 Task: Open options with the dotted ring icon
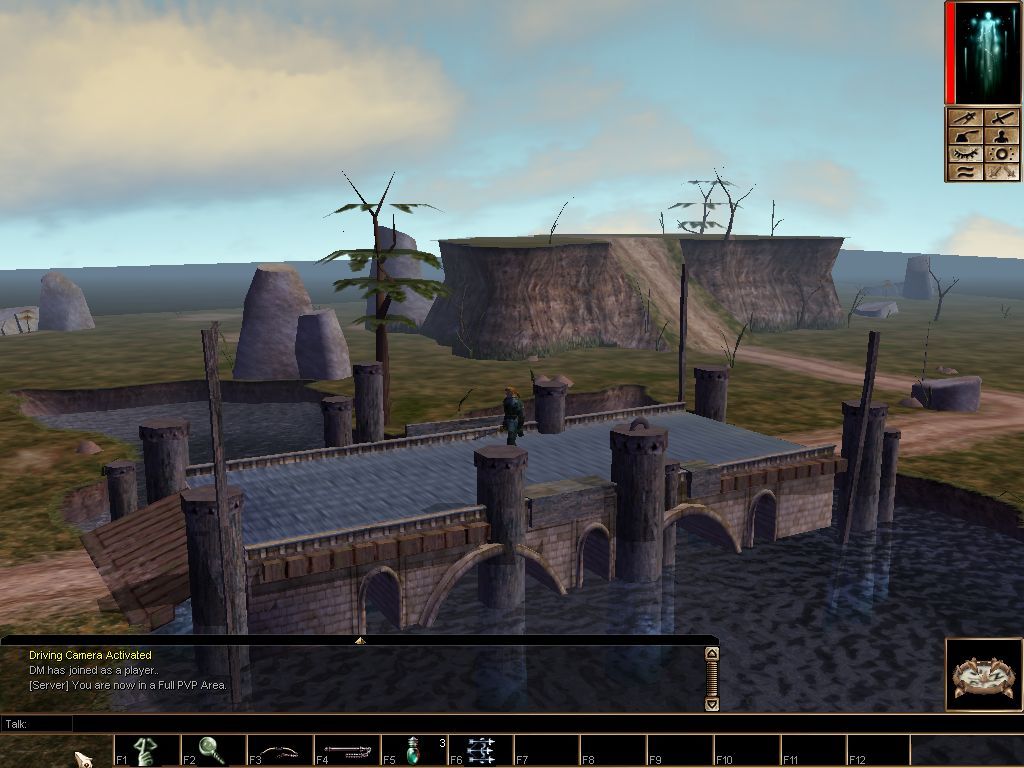pyautogui.click(x=1002, y=154)
